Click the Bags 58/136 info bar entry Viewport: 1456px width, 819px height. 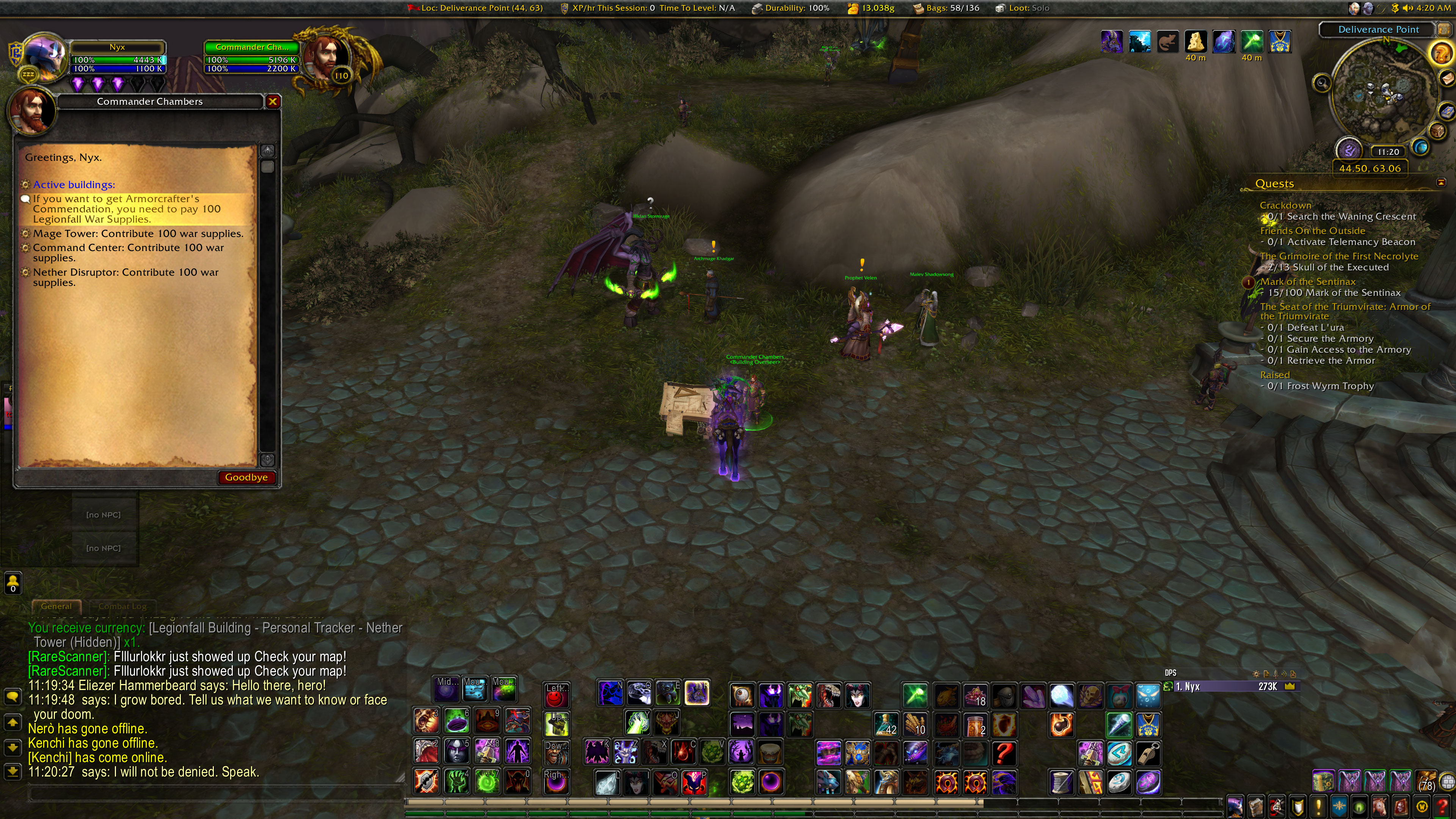point(947,8)
